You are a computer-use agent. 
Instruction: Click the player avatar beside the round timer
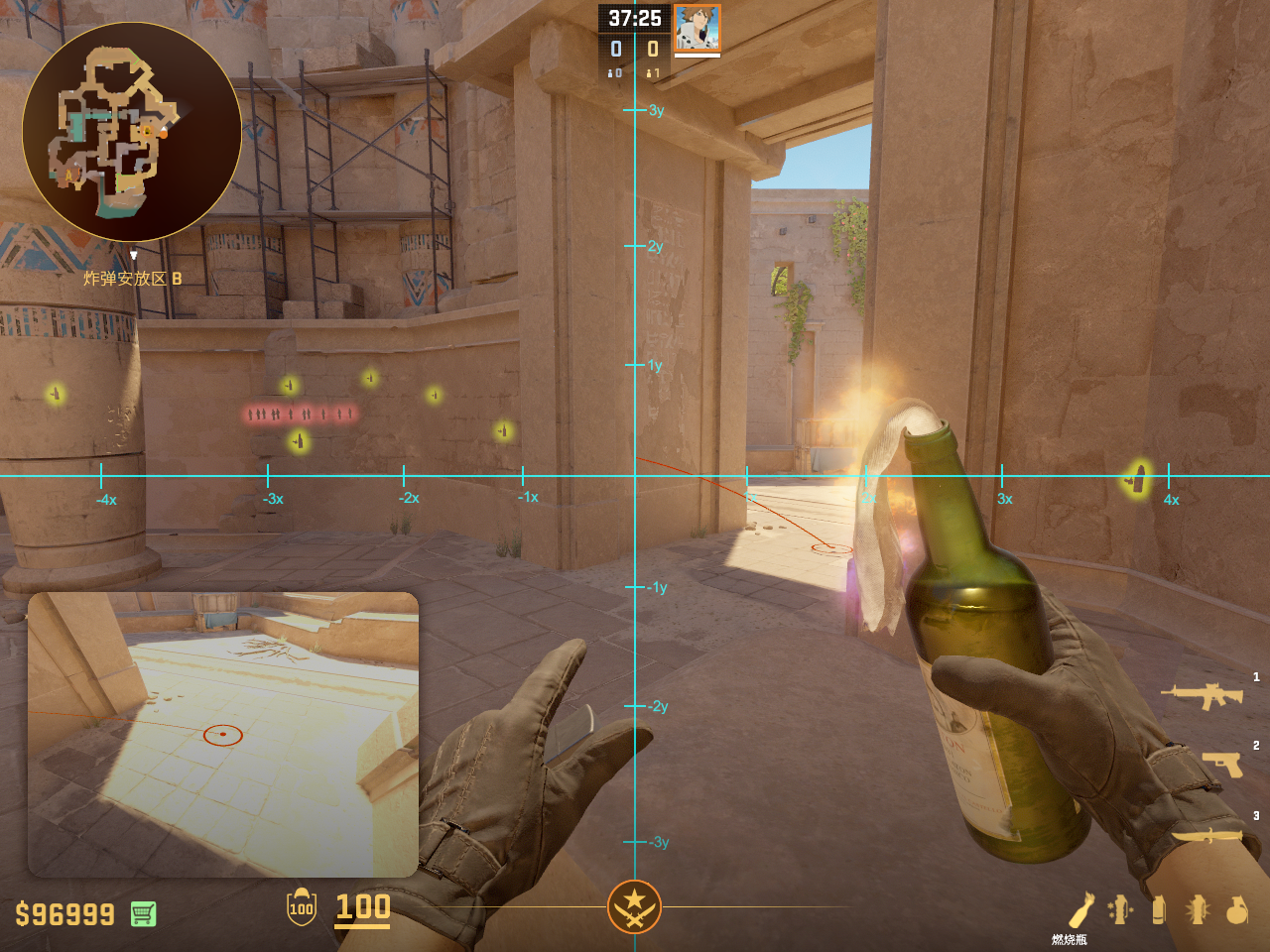pos(697,28)
